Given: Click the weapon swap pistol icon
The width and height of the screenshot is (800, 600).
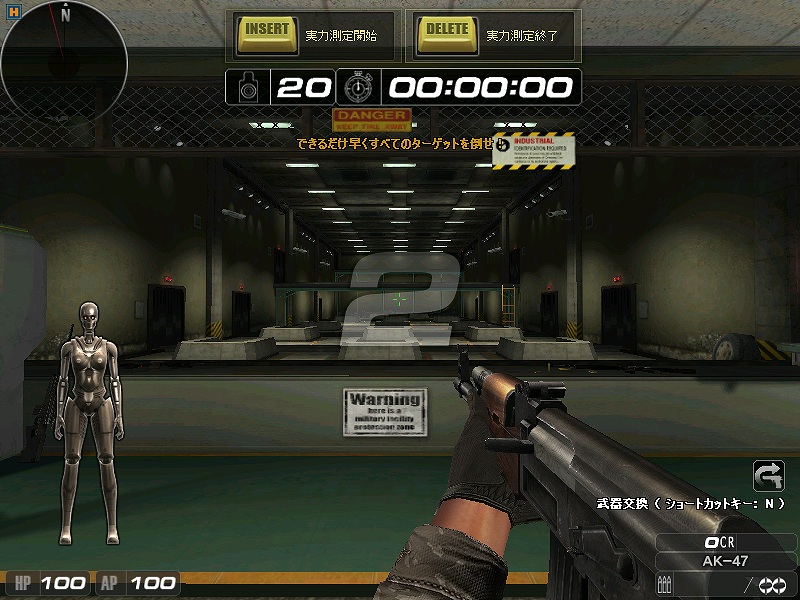Looking at the screenshot, I should click(x=768, y=475).
